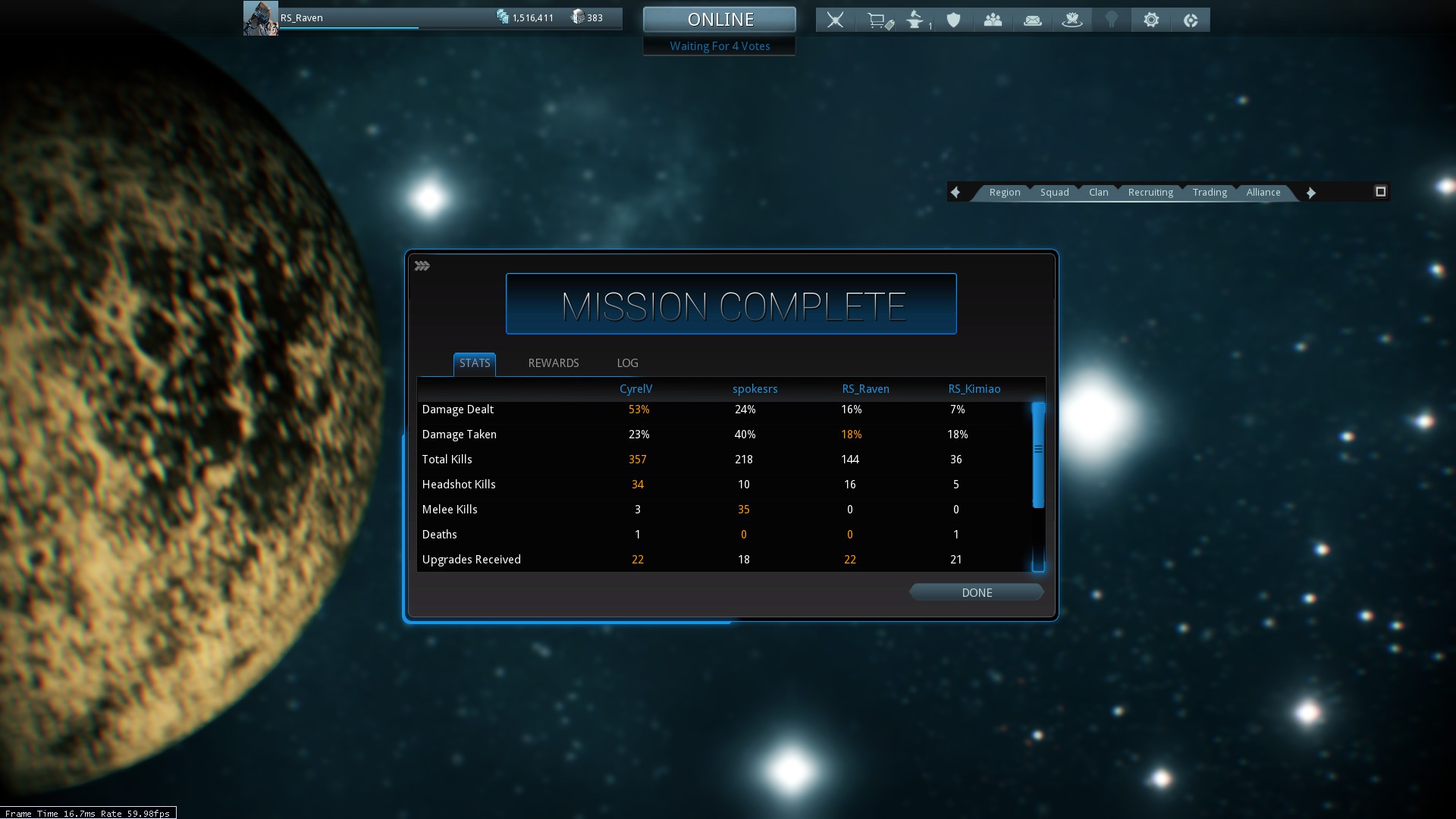Image resolution: width=1456 pixels, height=819 pixels.
Task: Open the gear settings icon
Action: [x=1151, y=20]
